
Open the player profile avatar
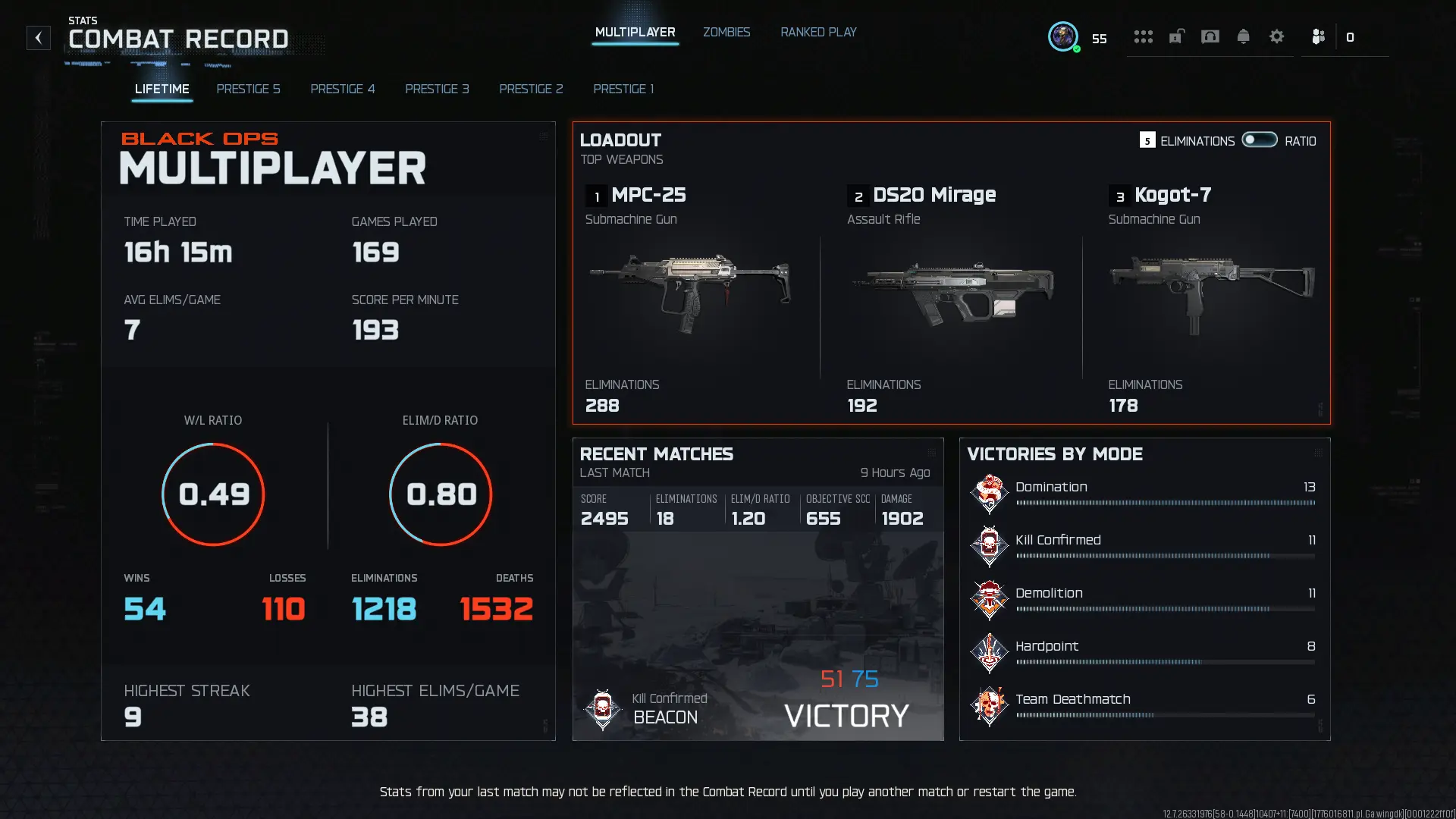point(1062,36)
